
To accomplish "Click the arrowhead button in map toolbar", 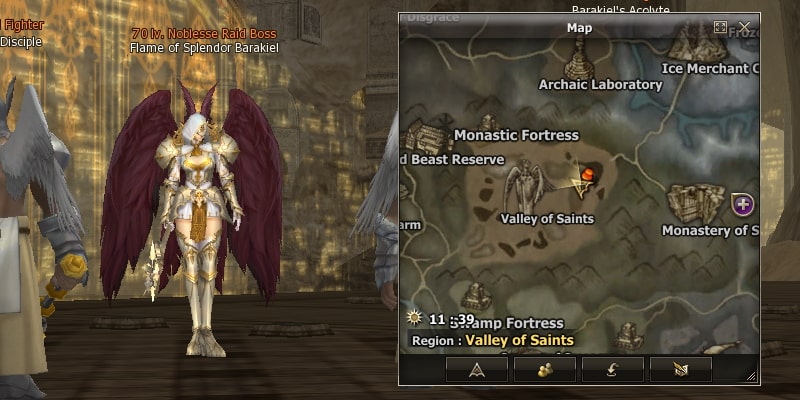I will tap(476, 369).
